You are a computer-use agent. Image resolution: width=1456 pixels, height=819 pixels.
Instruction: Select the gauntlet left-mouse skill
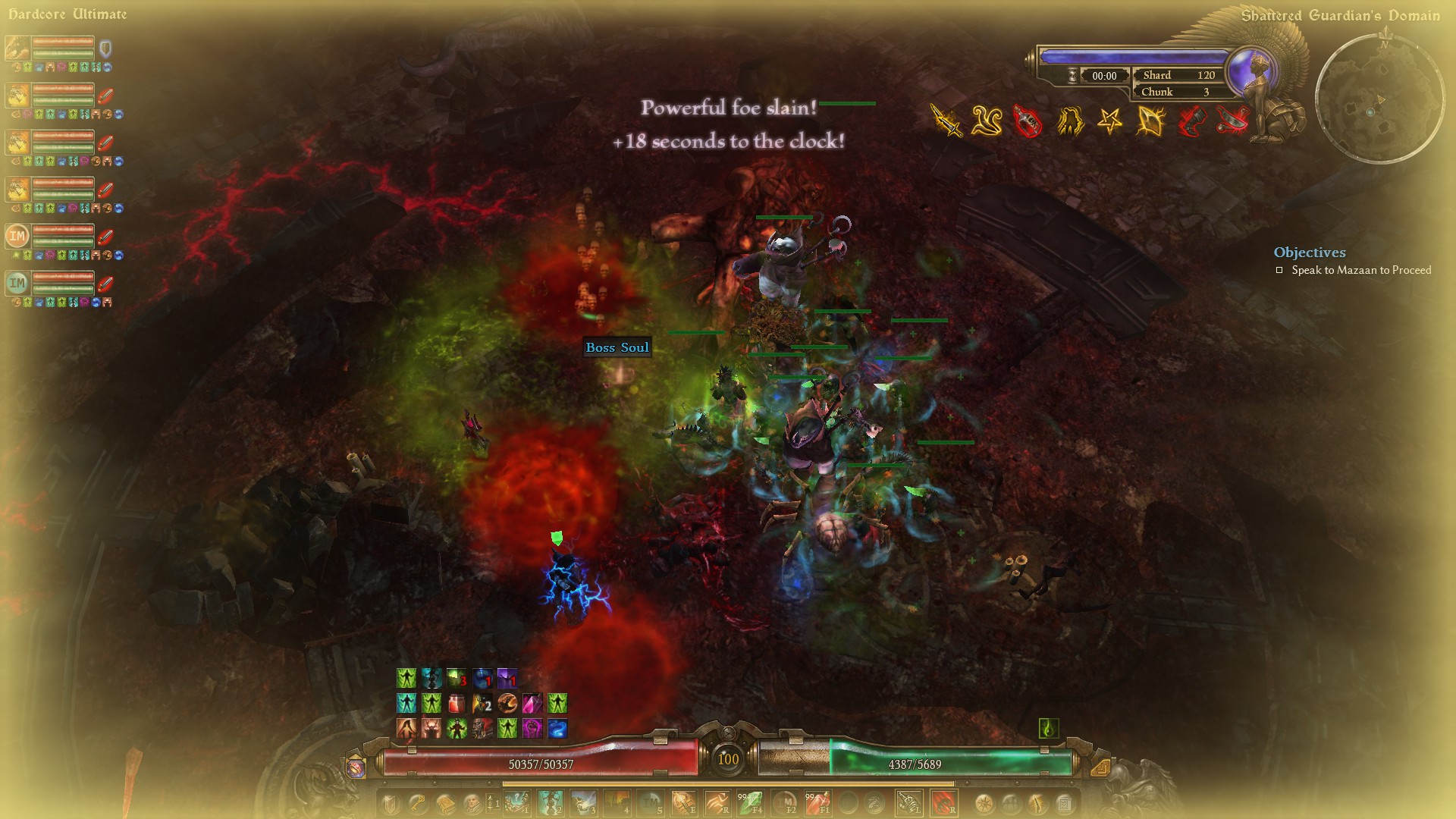(x=909, y=802)
